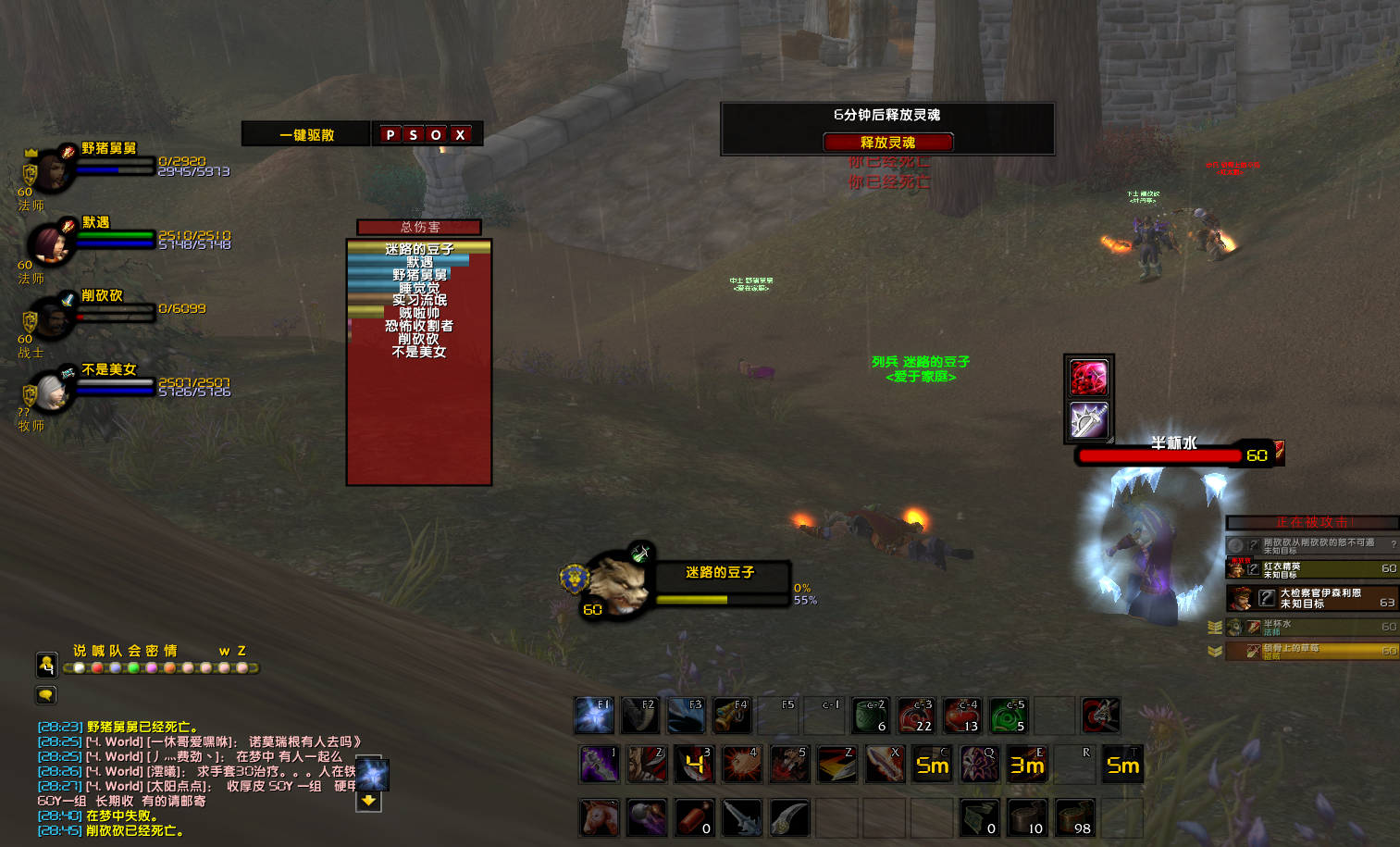Close the panel with the red X button

(x=460, y=135)
